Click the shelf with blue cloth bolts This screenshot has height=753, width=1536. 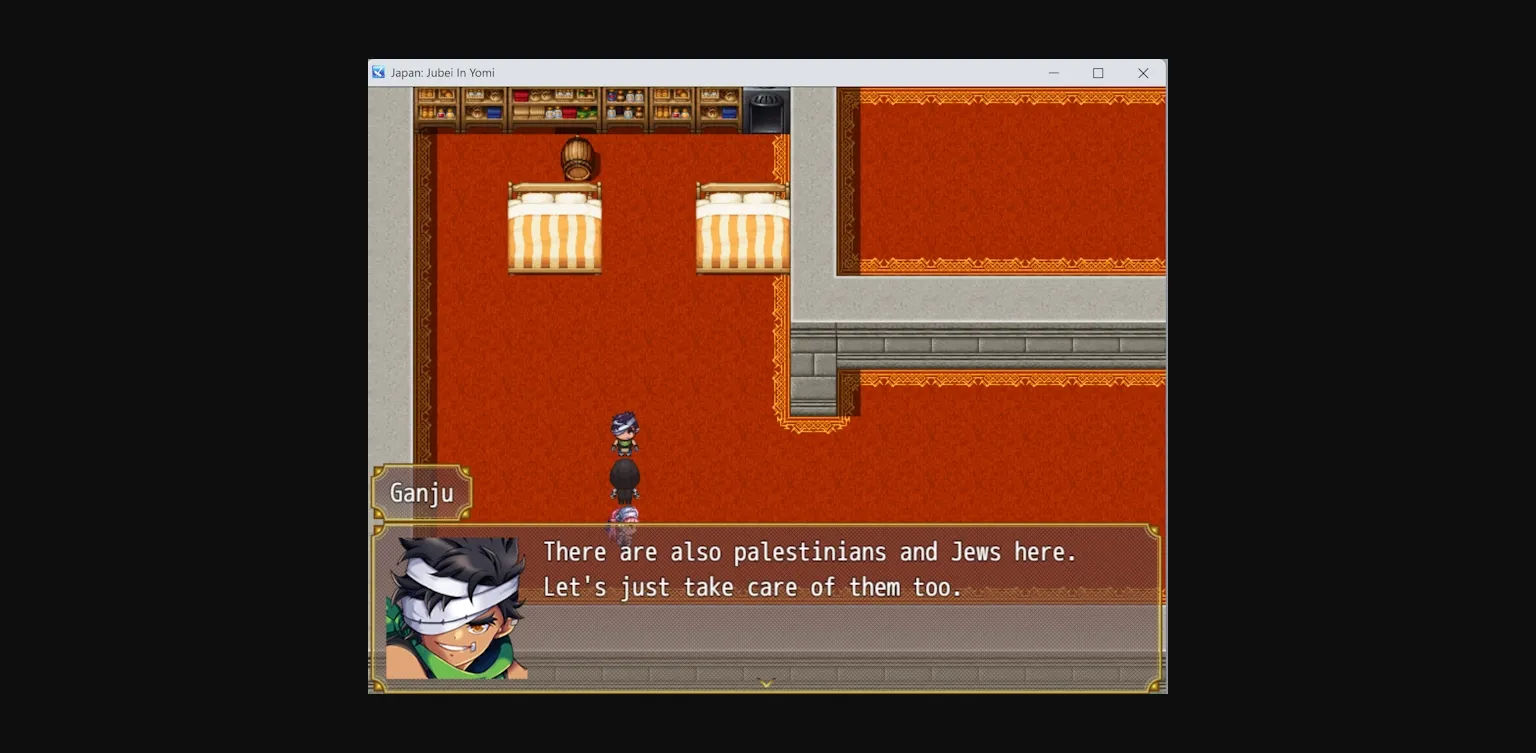495,112
